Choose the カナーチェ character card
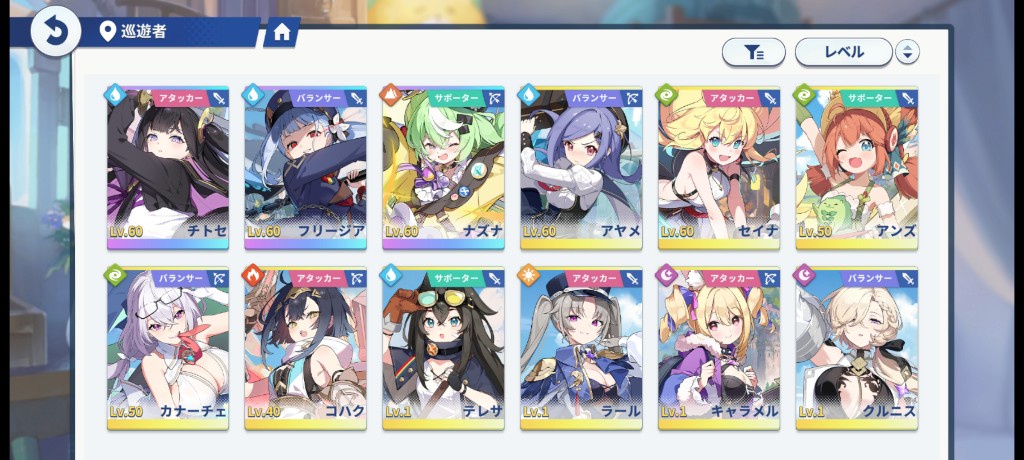 pos(168,348)
